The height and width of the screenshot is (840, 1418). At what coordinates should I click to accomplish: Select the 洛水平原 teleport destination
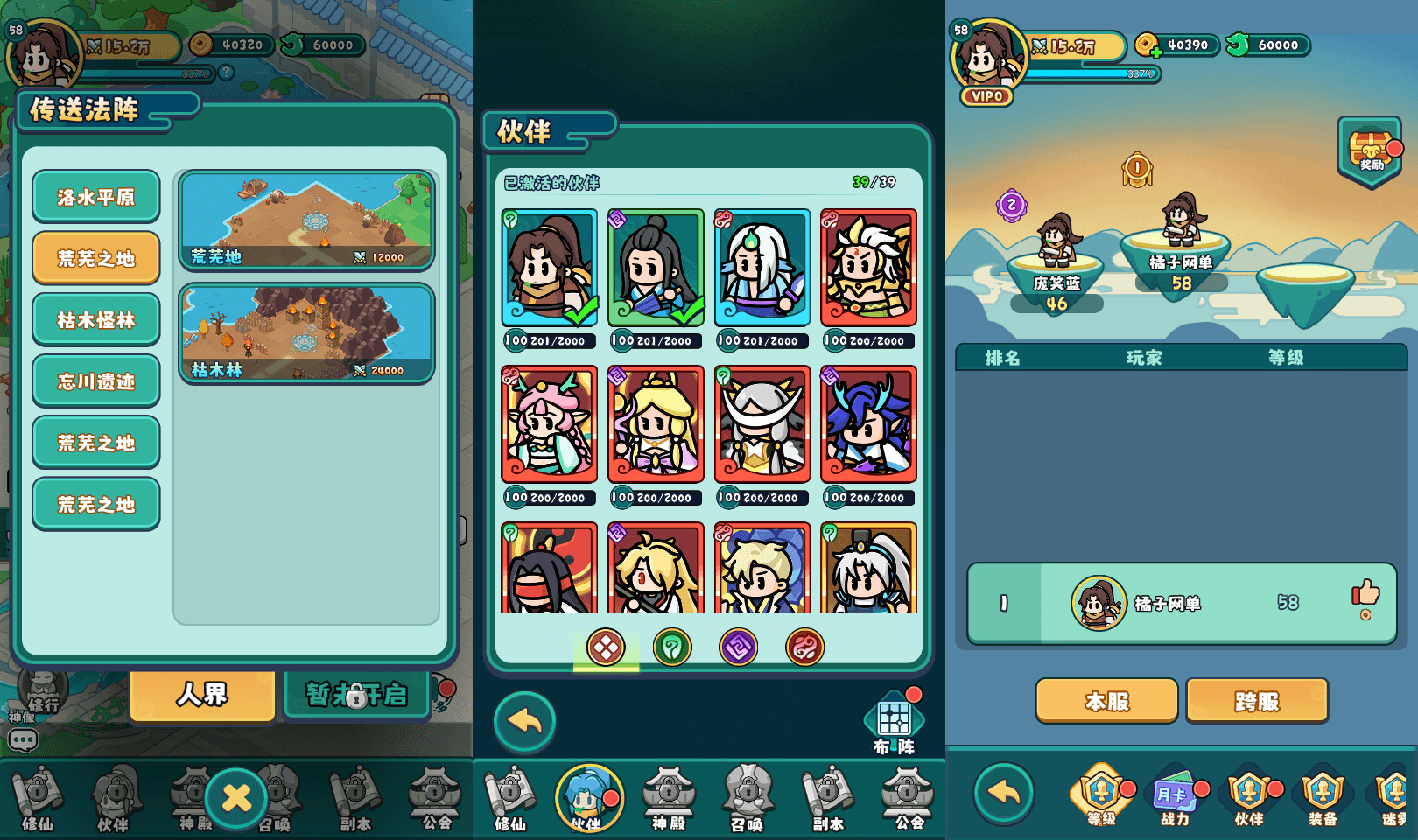96,197
